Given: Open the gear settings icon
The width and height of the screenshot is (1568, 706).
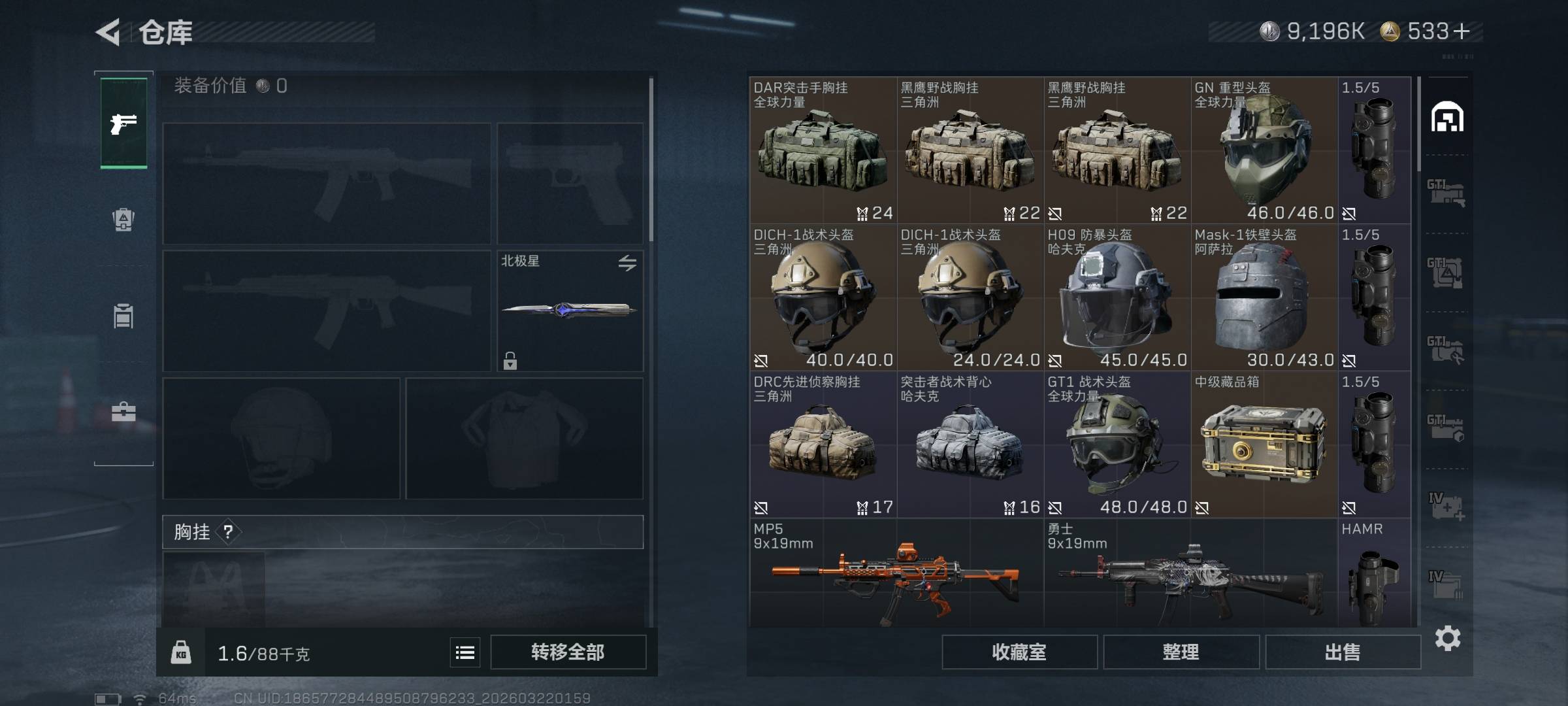Looking at the screenshot, I should point(1447,638).
